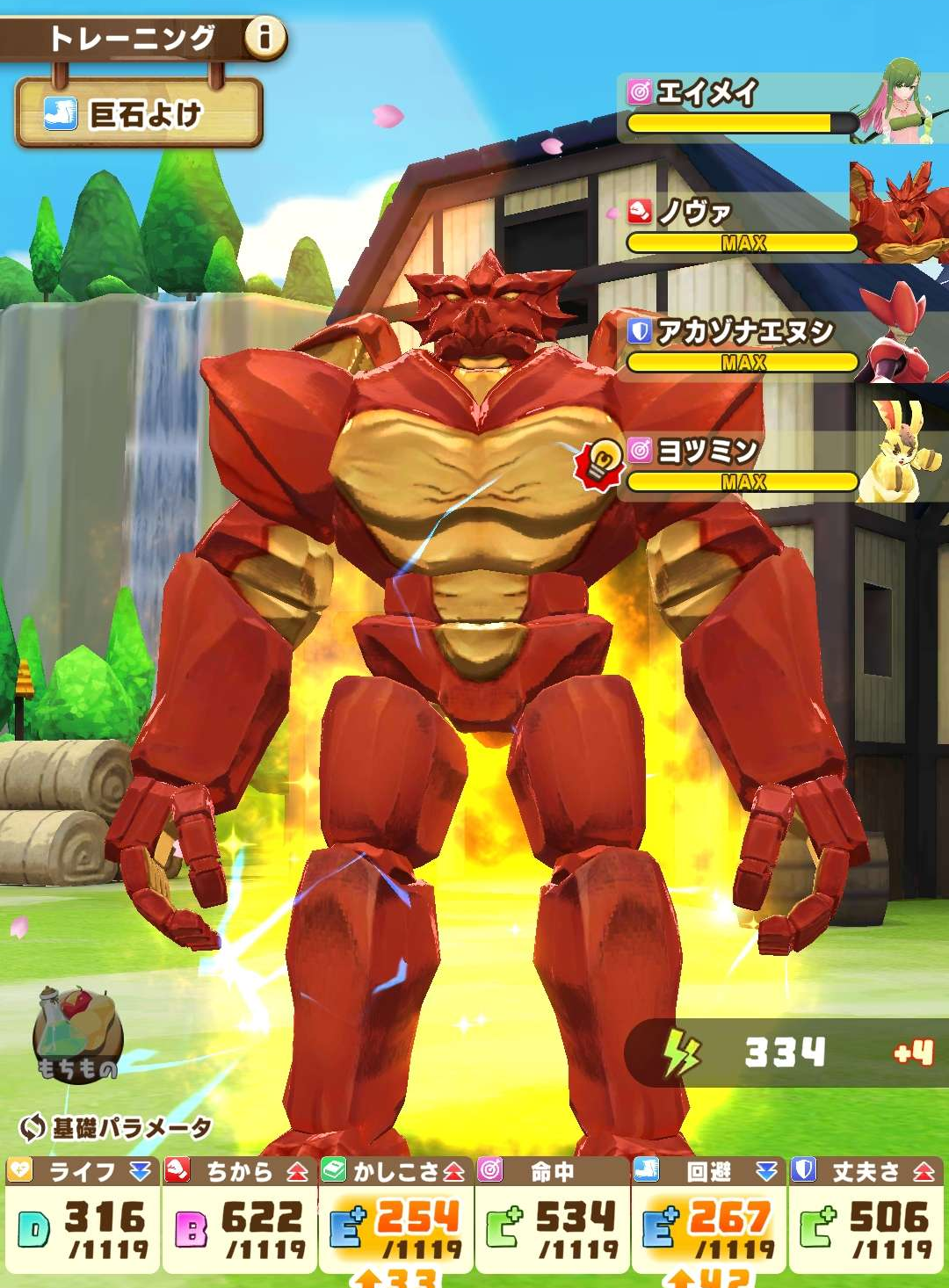Toggle the 基礎パラメータ display
This screenshot has width=949, height=1288.
[x=116, y=1127]
